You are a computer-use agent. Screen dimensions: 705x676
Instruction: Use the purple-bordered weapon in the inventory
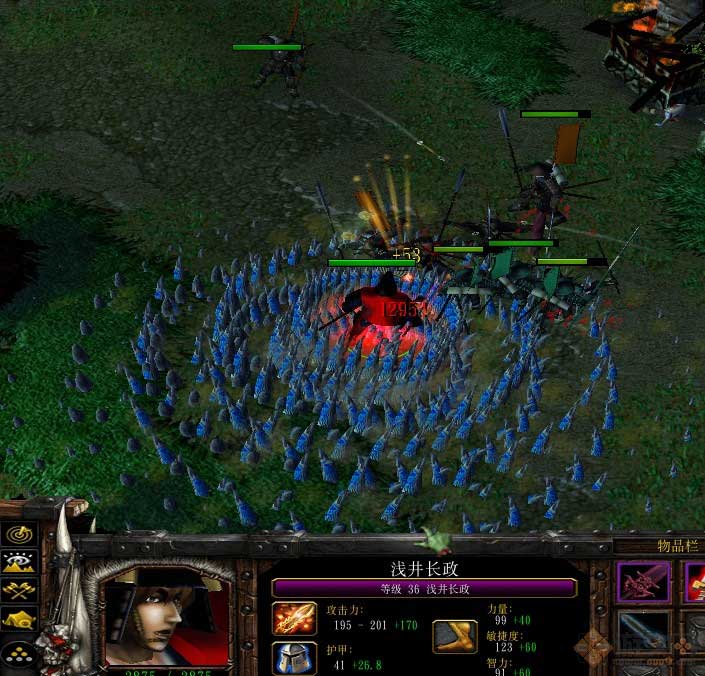coord(643,582)
